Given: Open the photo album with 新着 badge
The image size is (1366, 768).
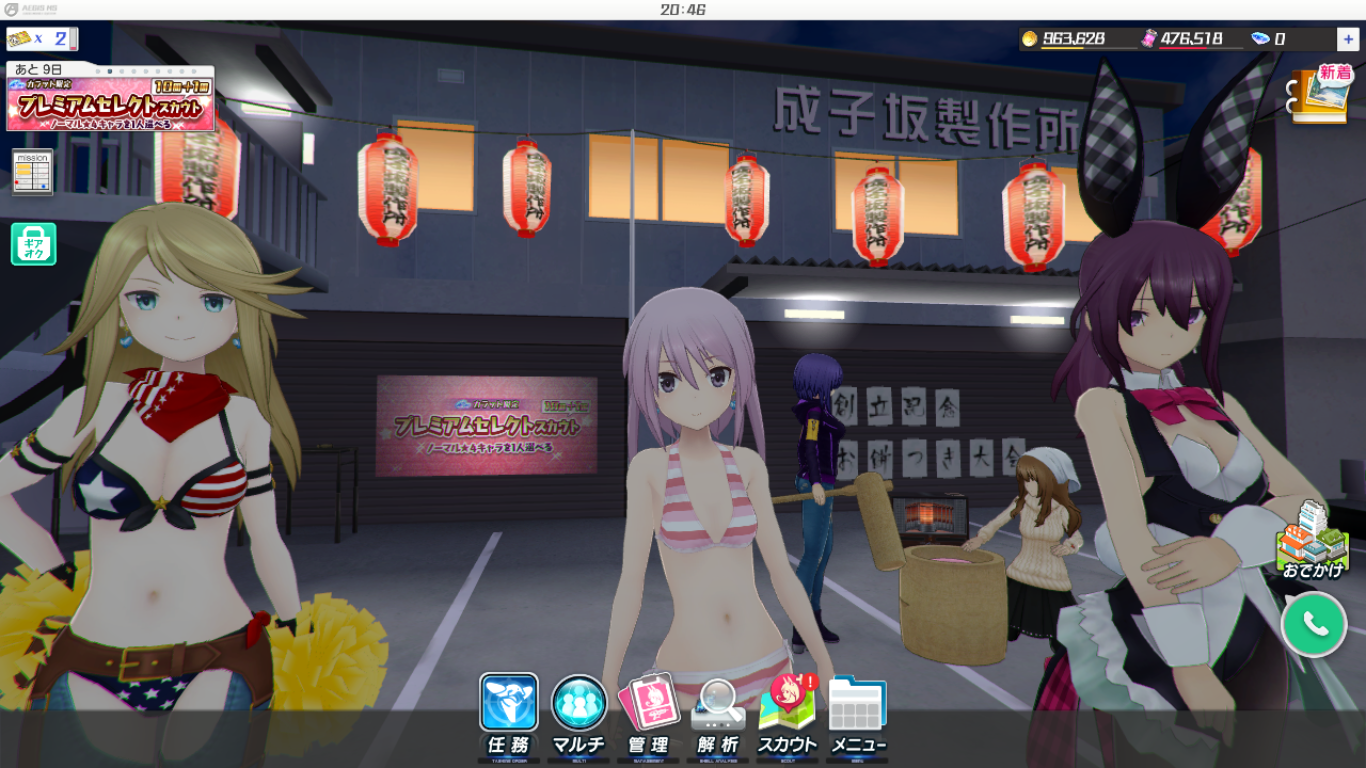Looking at the screenshot, I should tap(1320, 95).
